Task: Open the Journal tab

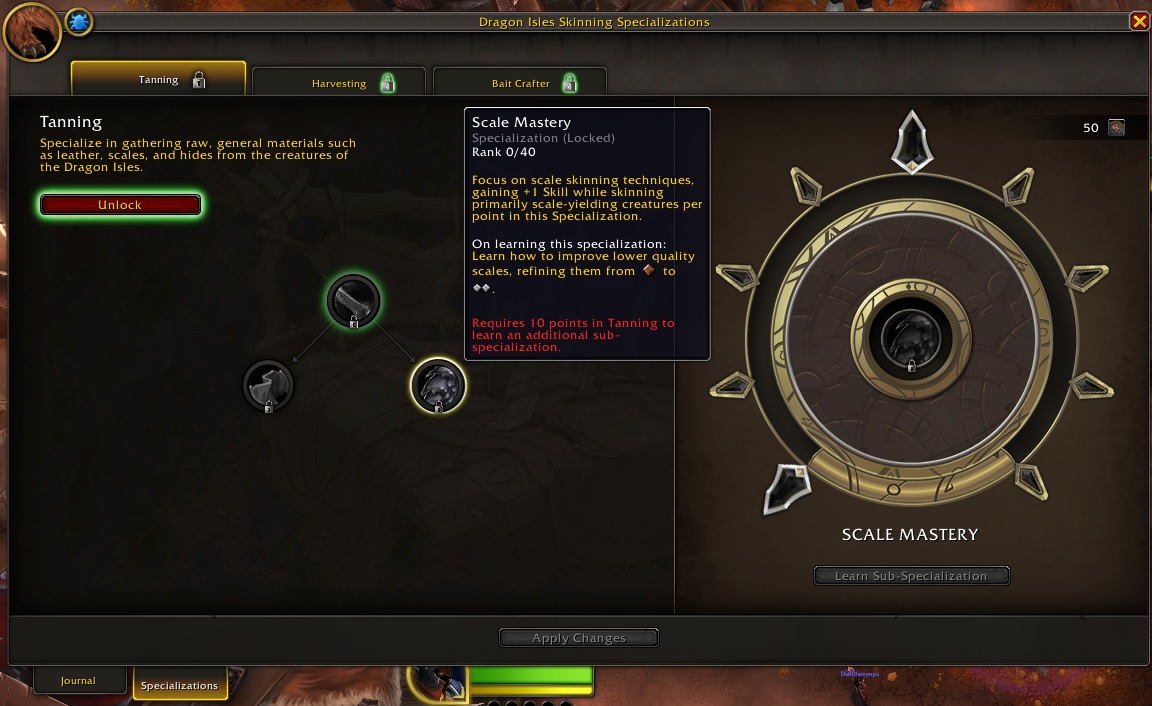Action: pyautogui.click(x=78, y=681)
